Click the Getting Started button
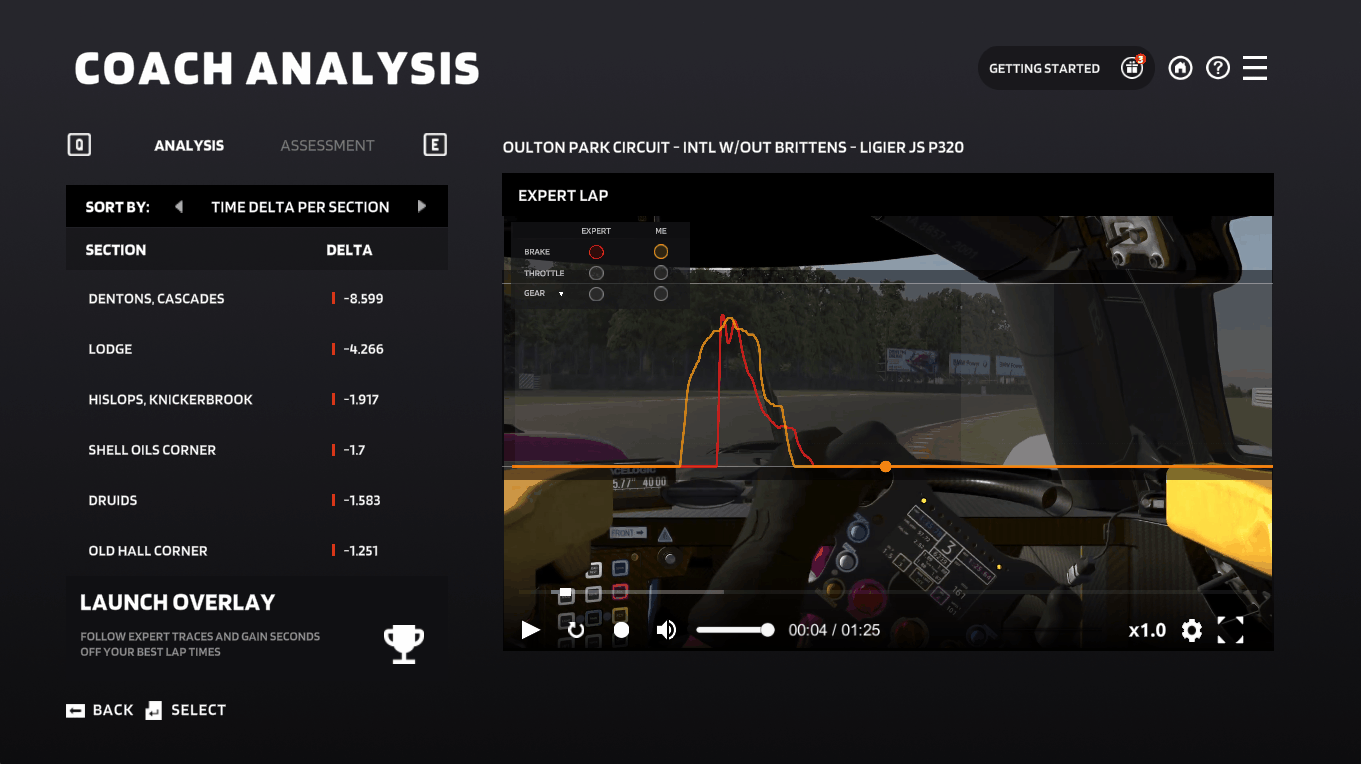This screenshot has height=764, width=1361. coord(1043,67)
